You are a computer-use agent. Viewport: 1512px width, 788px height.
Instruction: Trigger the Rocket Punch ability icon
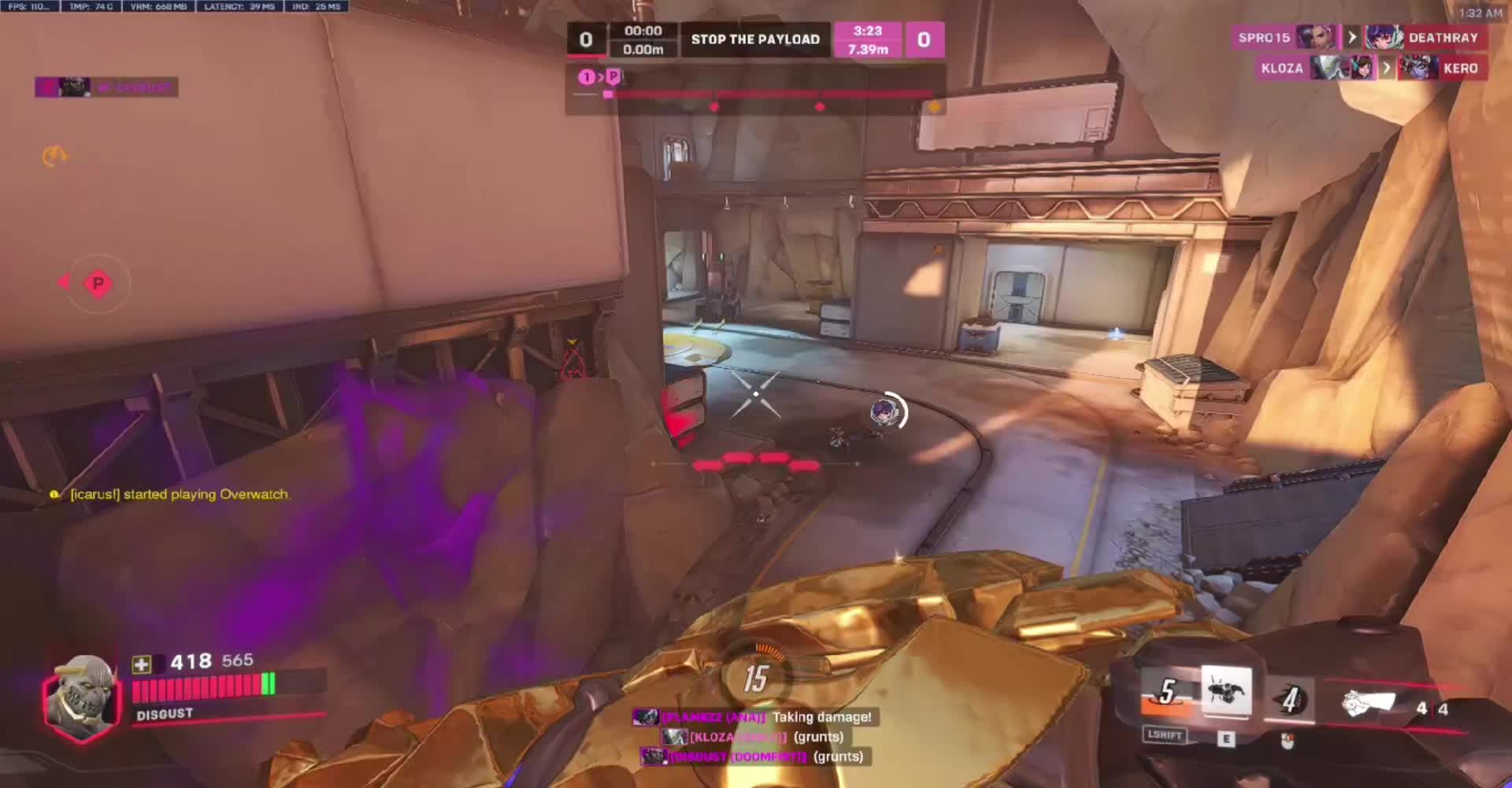[x=1291, y=699]
